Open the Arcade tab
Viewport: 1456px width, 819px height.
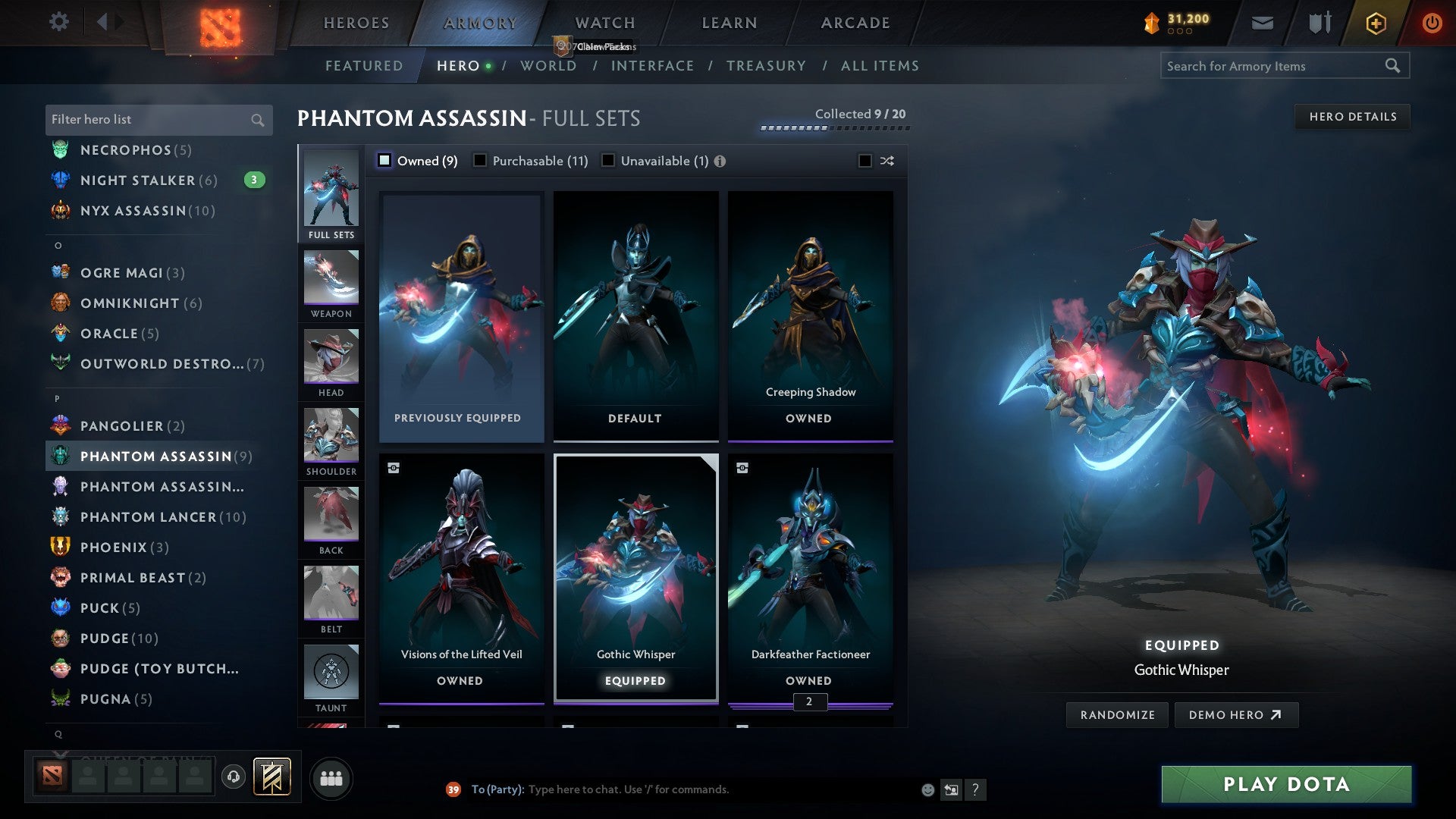click(855, 23)
